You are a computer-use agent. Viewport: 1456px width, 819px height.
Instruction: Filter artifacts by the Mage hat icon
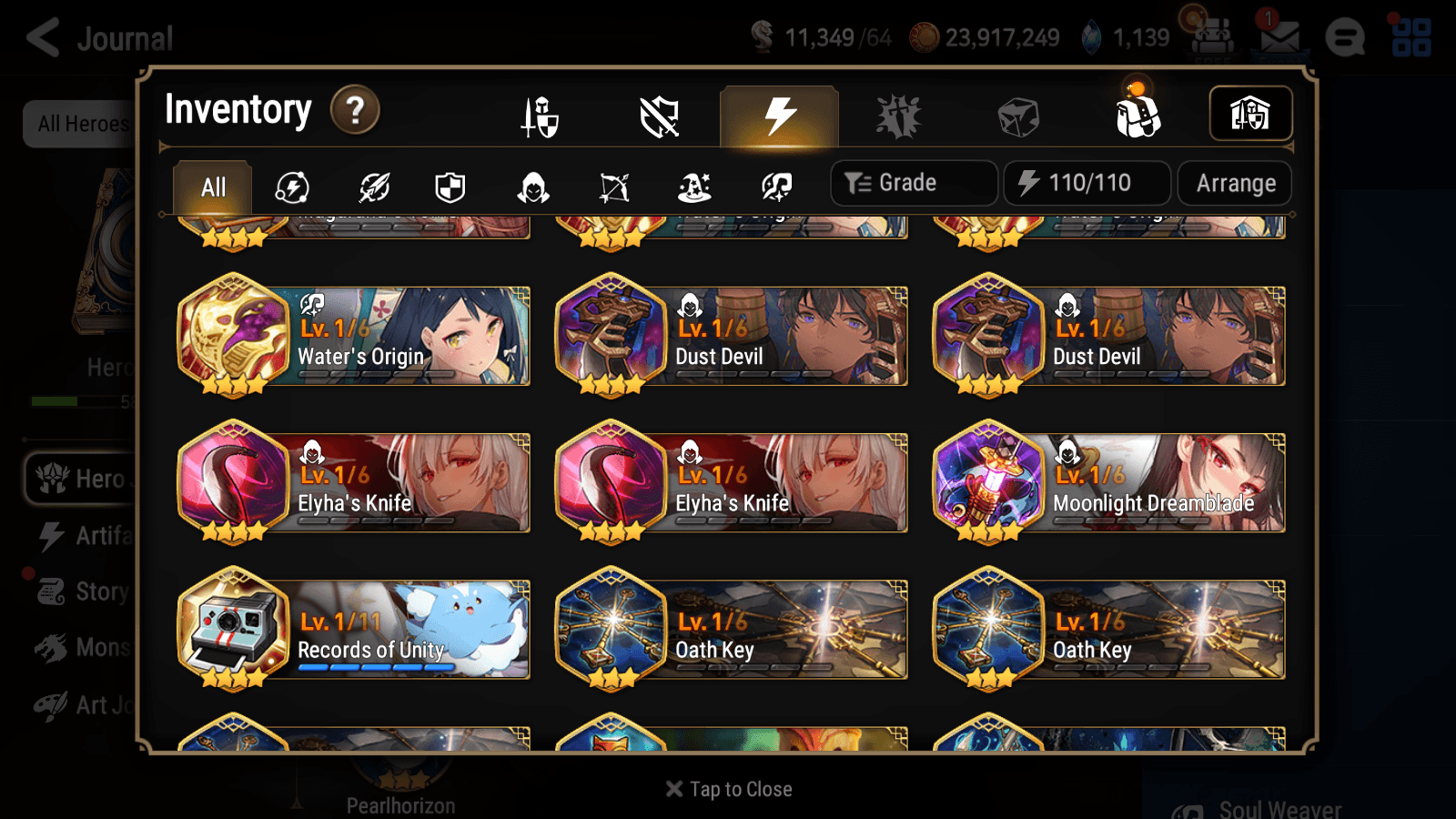tap(695, 187)
